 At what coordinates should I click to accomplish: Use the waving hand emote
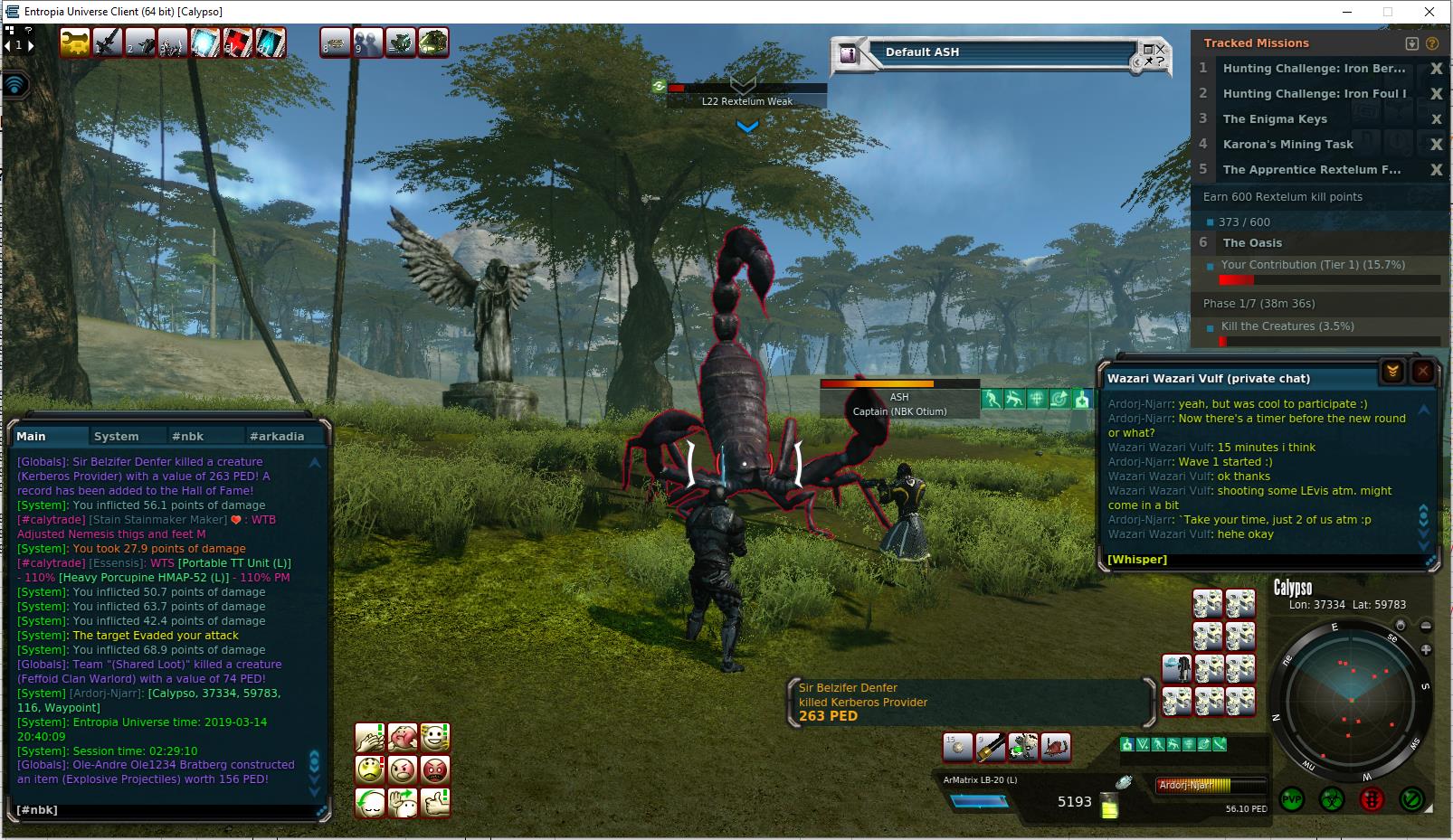point(403,803)
